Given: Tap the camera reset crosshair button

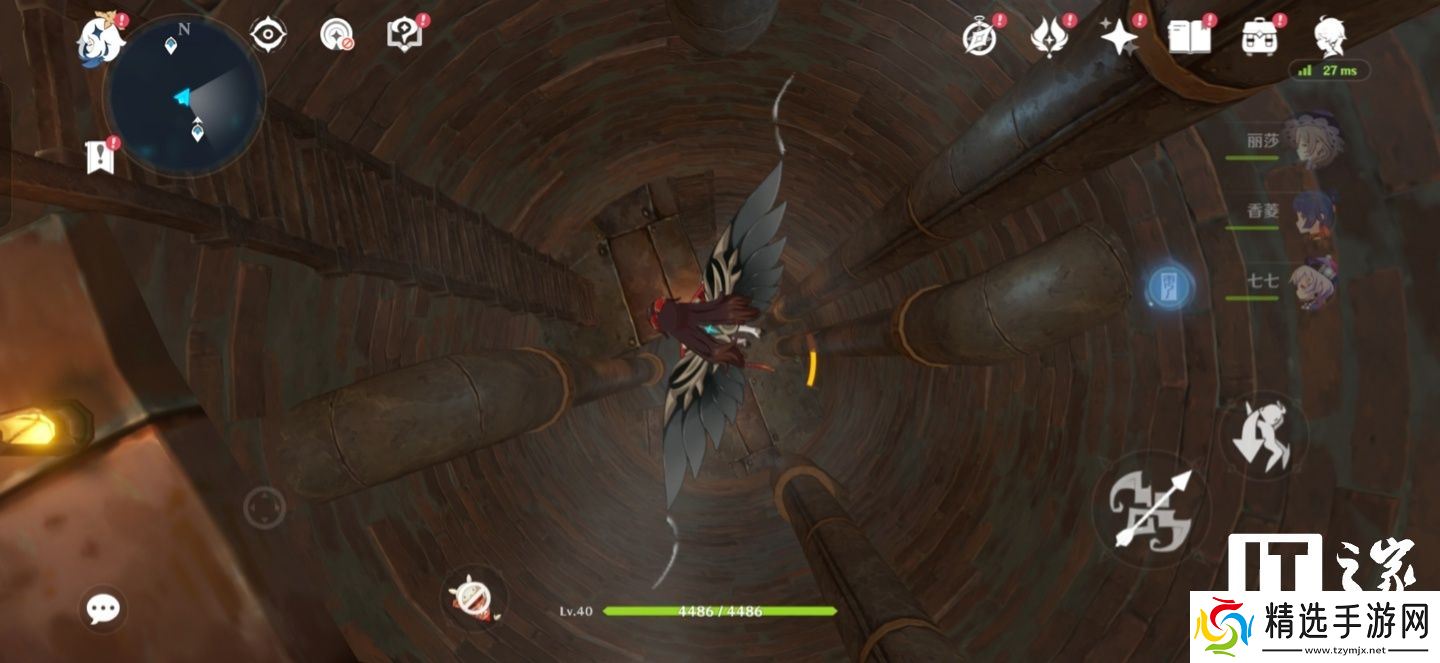Looking at the screenshot, I should click(264, 508).
